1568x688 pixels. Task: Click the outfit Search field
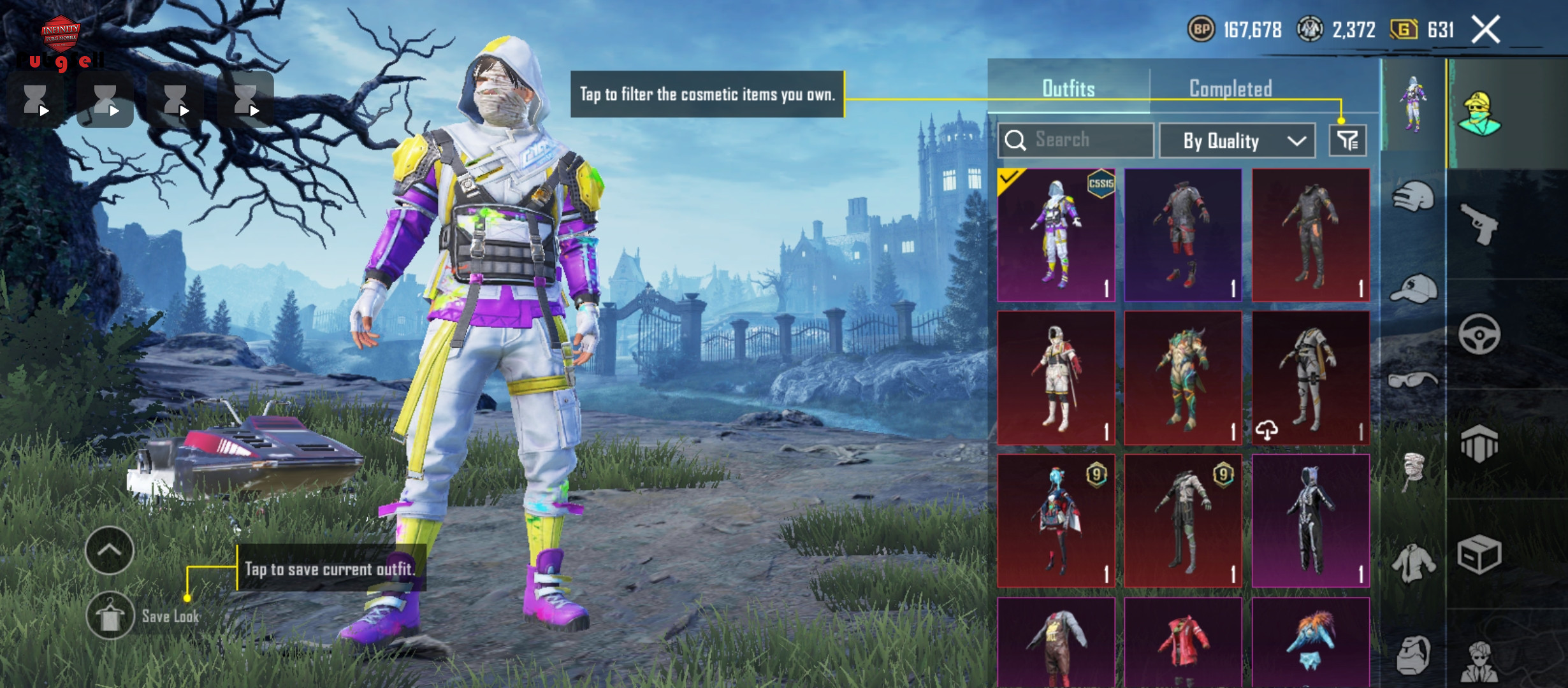coord(1076,140)
